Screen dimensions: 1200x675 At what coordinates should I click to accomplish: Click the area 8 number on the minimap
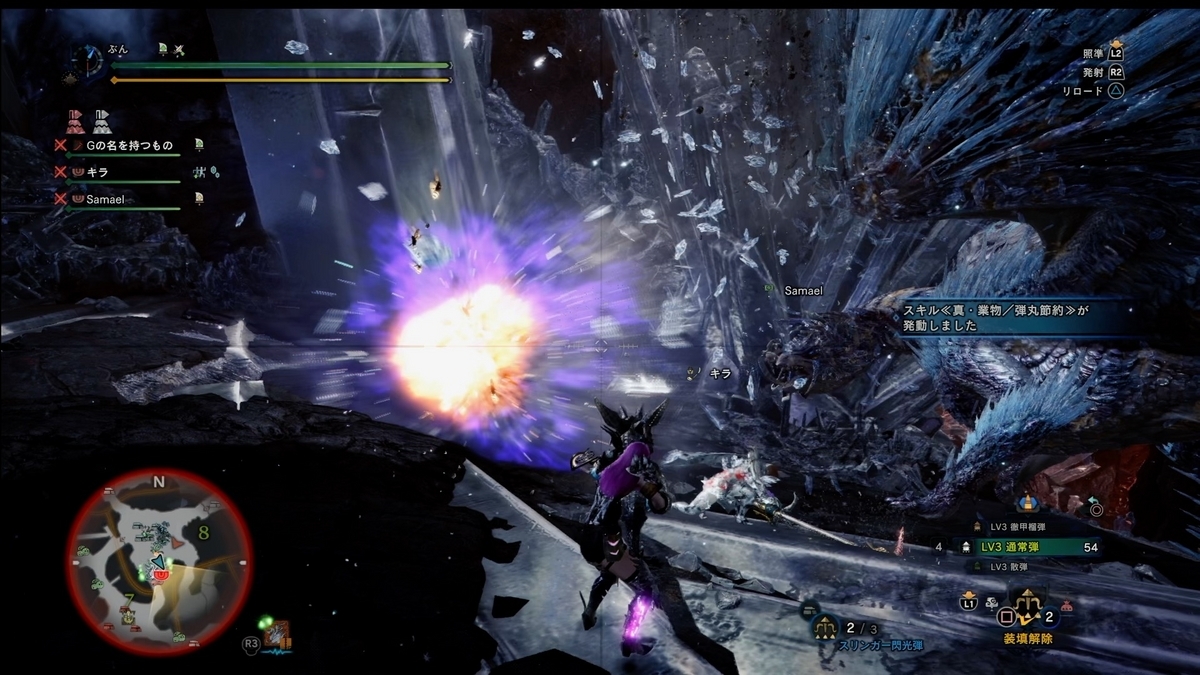[203, 533]
